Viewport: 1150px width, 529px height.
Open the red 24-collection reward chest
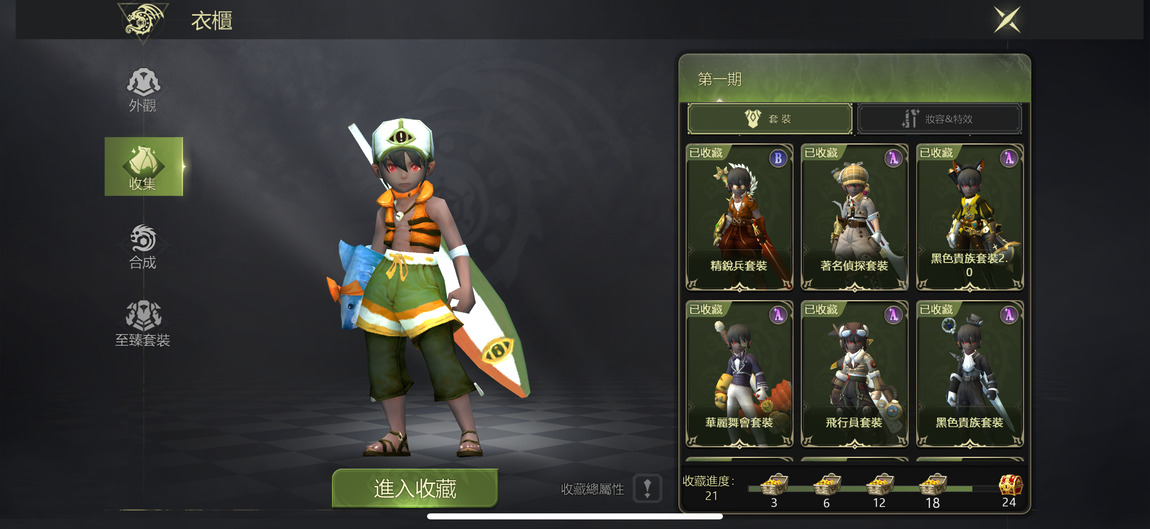point(1010,486)
